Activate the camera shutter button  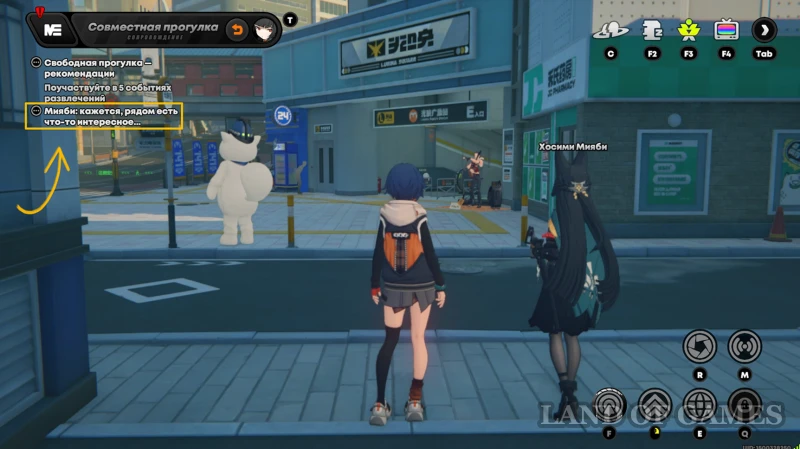pyautogui.click(x=699, y=346)
